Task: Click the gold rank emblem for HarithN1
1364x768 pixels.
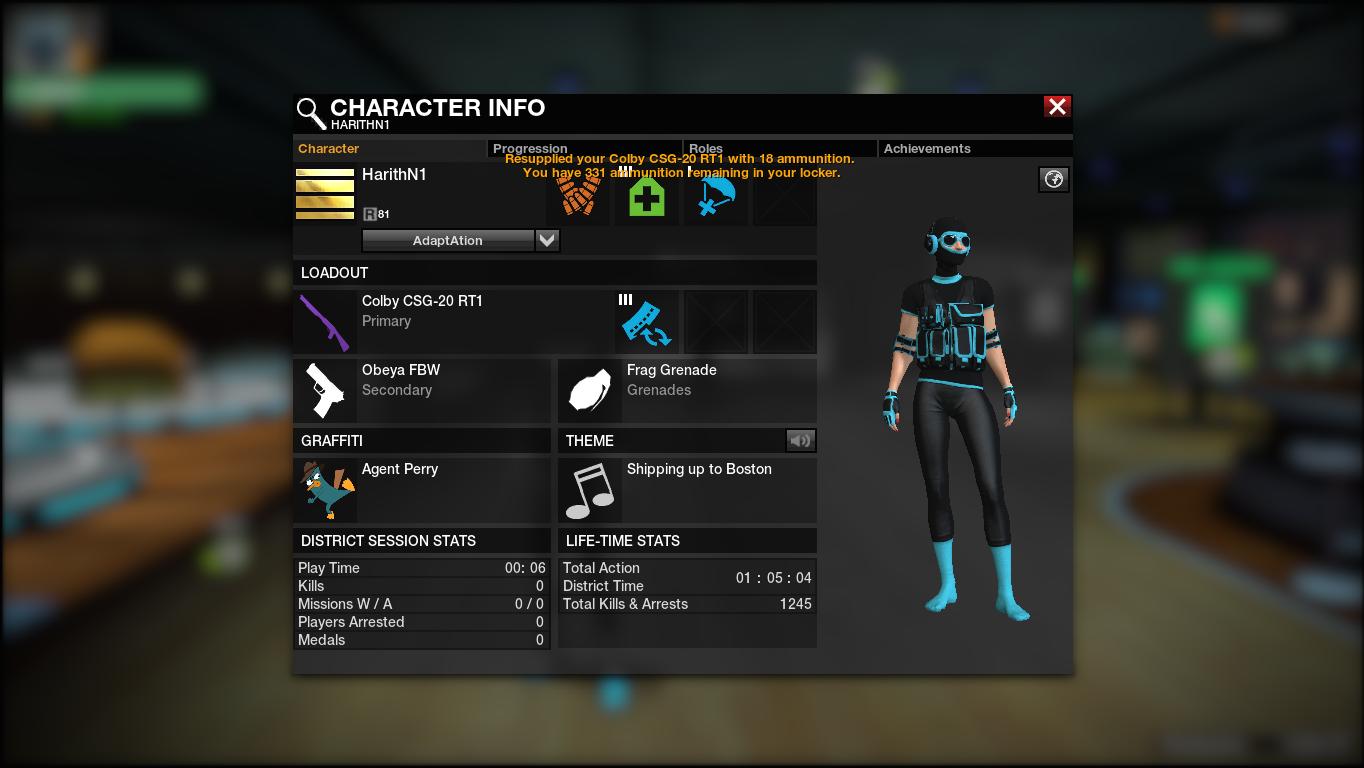Action: click(x=325, y=194)
